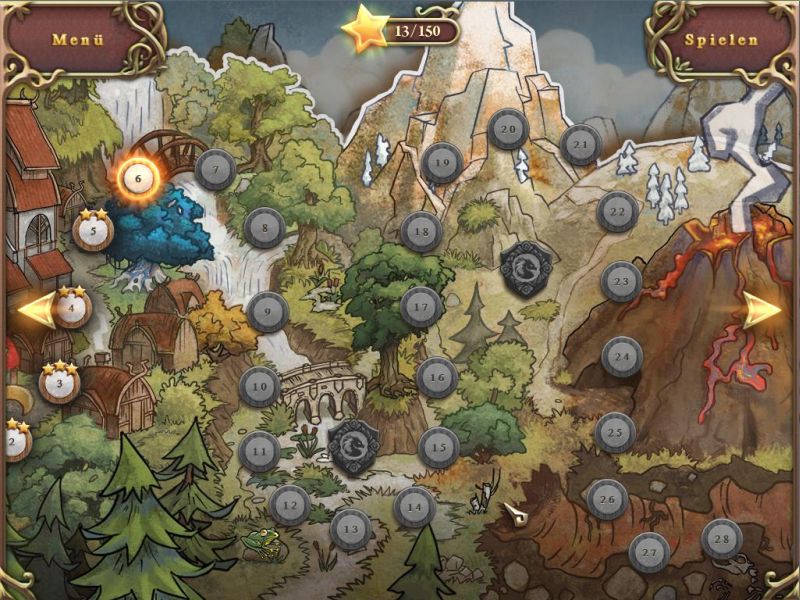Select level 24 by the volcano

coord(622,357)
